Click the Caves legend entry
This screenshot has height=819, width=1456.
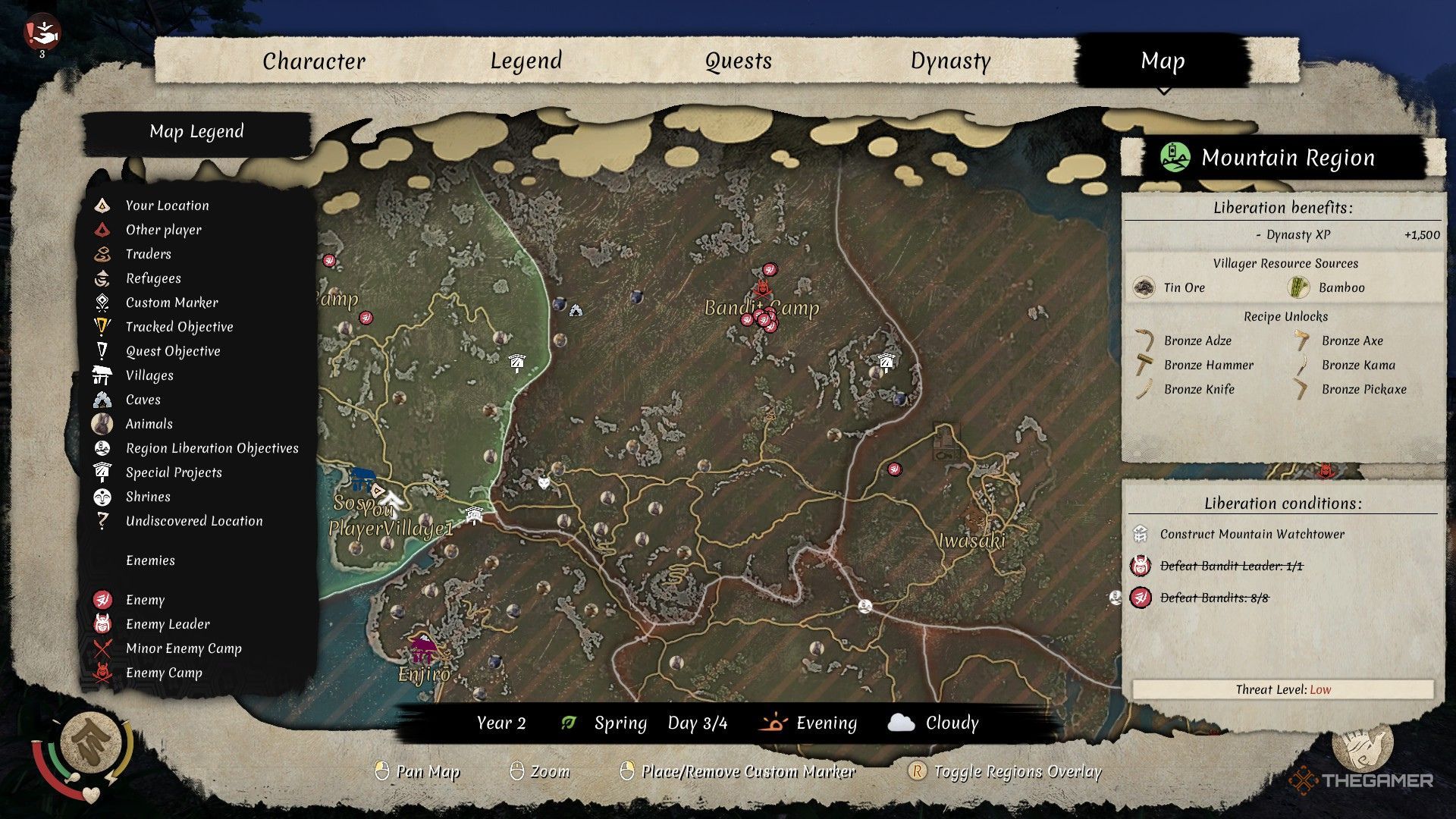(x=143, y=400)
